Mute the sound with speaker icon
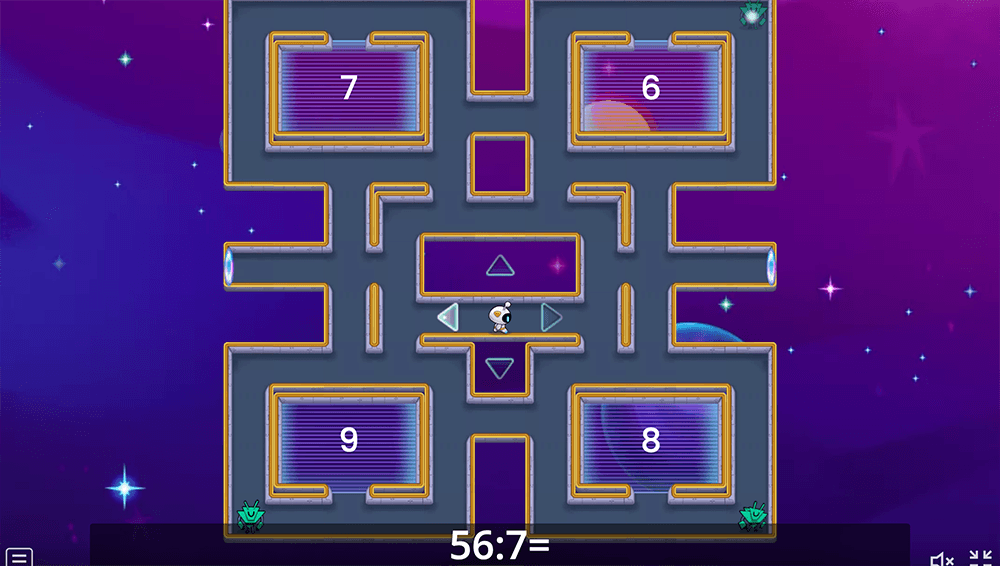 coord(941,558)
